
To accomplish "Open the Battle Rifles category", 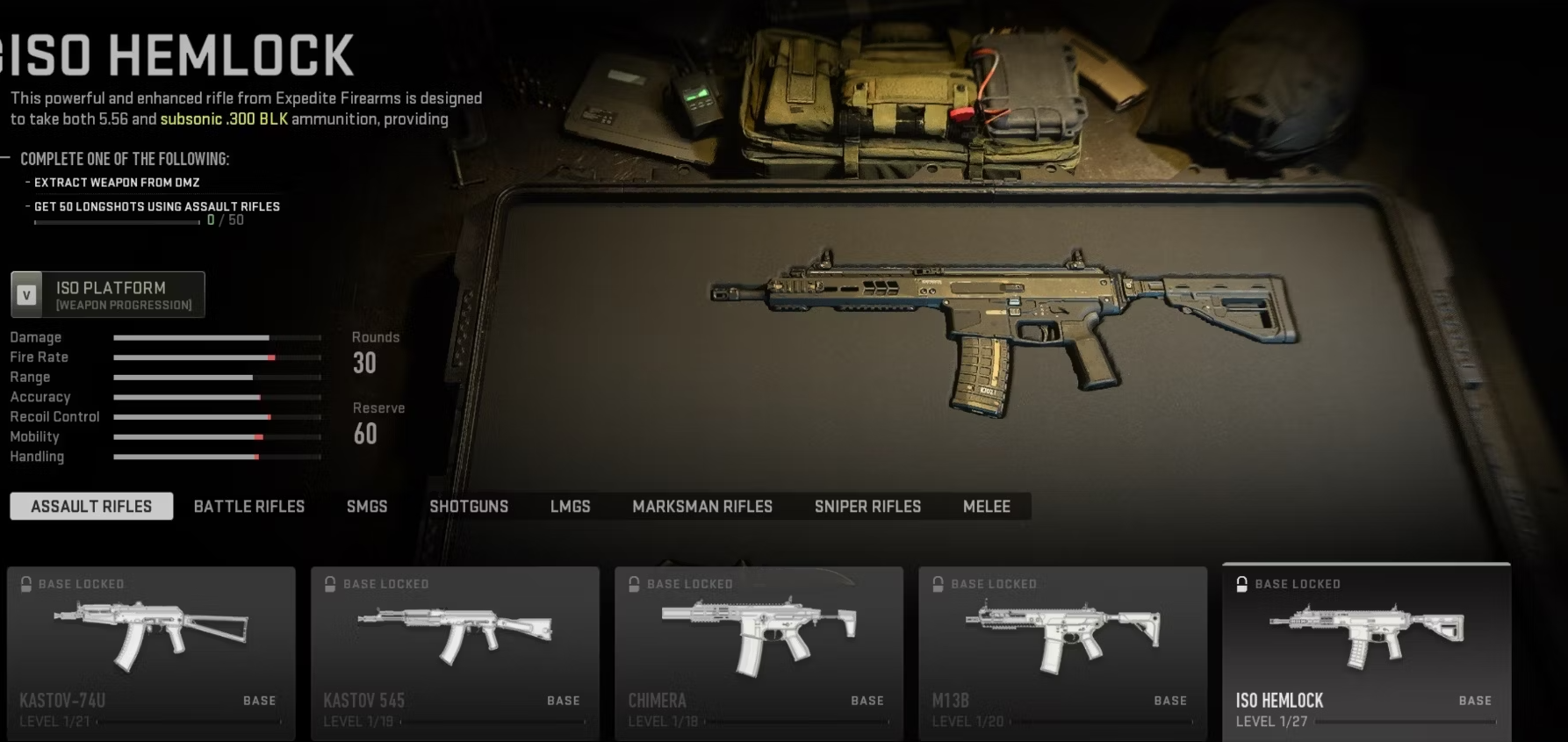I will pyautogui.click(x=249, y=507).
